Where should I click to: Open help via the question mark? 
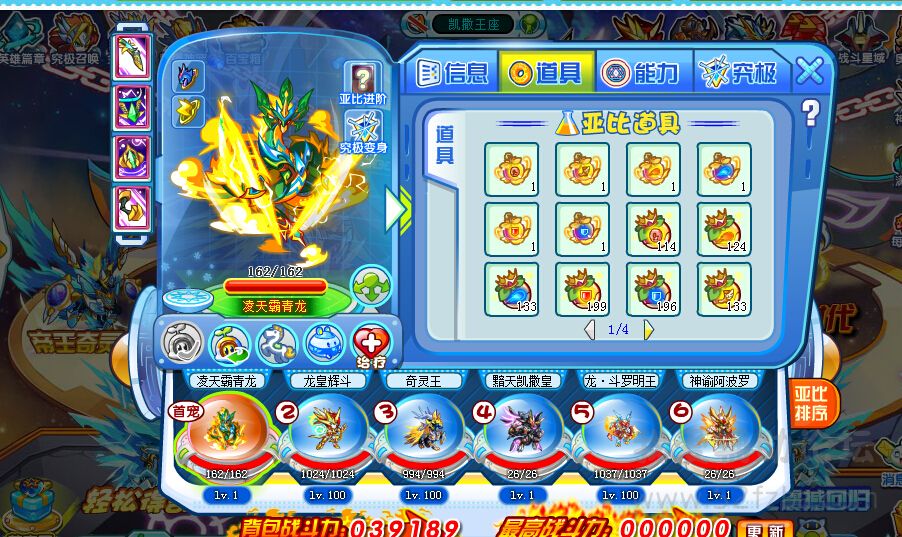[x=809, y=114]
